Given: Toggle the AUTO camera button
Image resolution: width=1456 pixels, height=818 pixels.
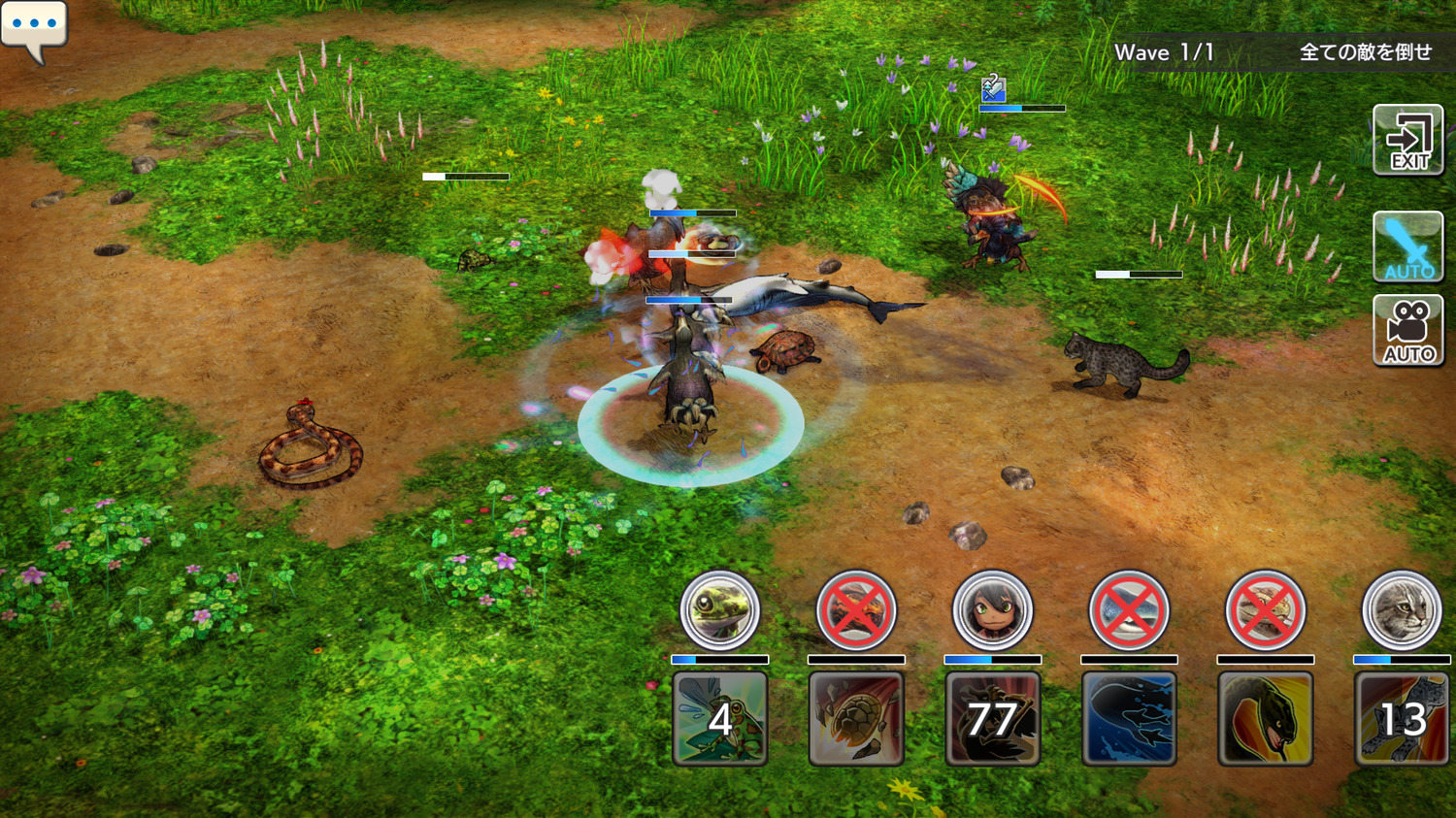Looking at the screenshot, I should pyautogui.click(x=1407, y=331).
